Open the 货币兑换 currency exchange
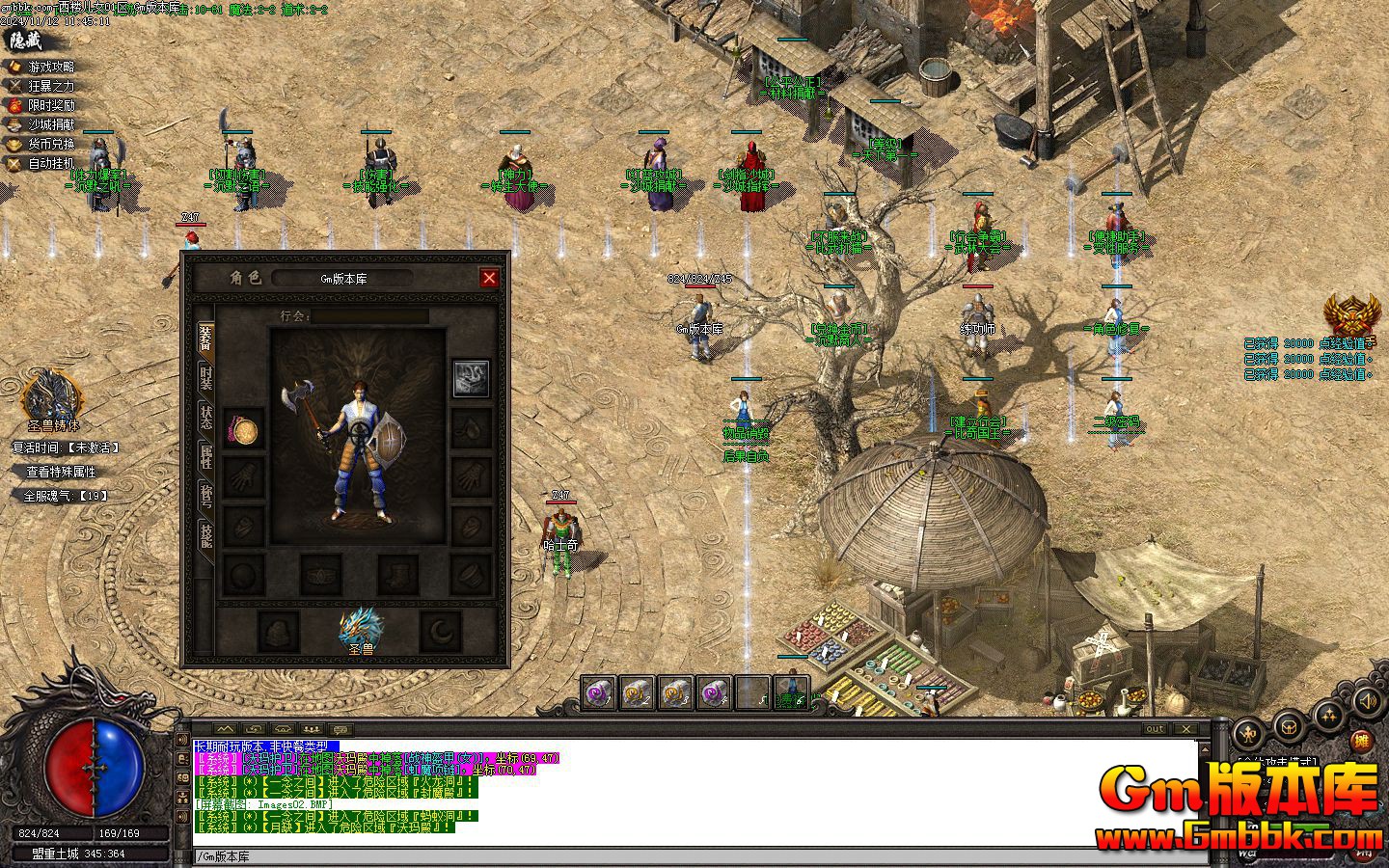 click(x=50, y=144)
